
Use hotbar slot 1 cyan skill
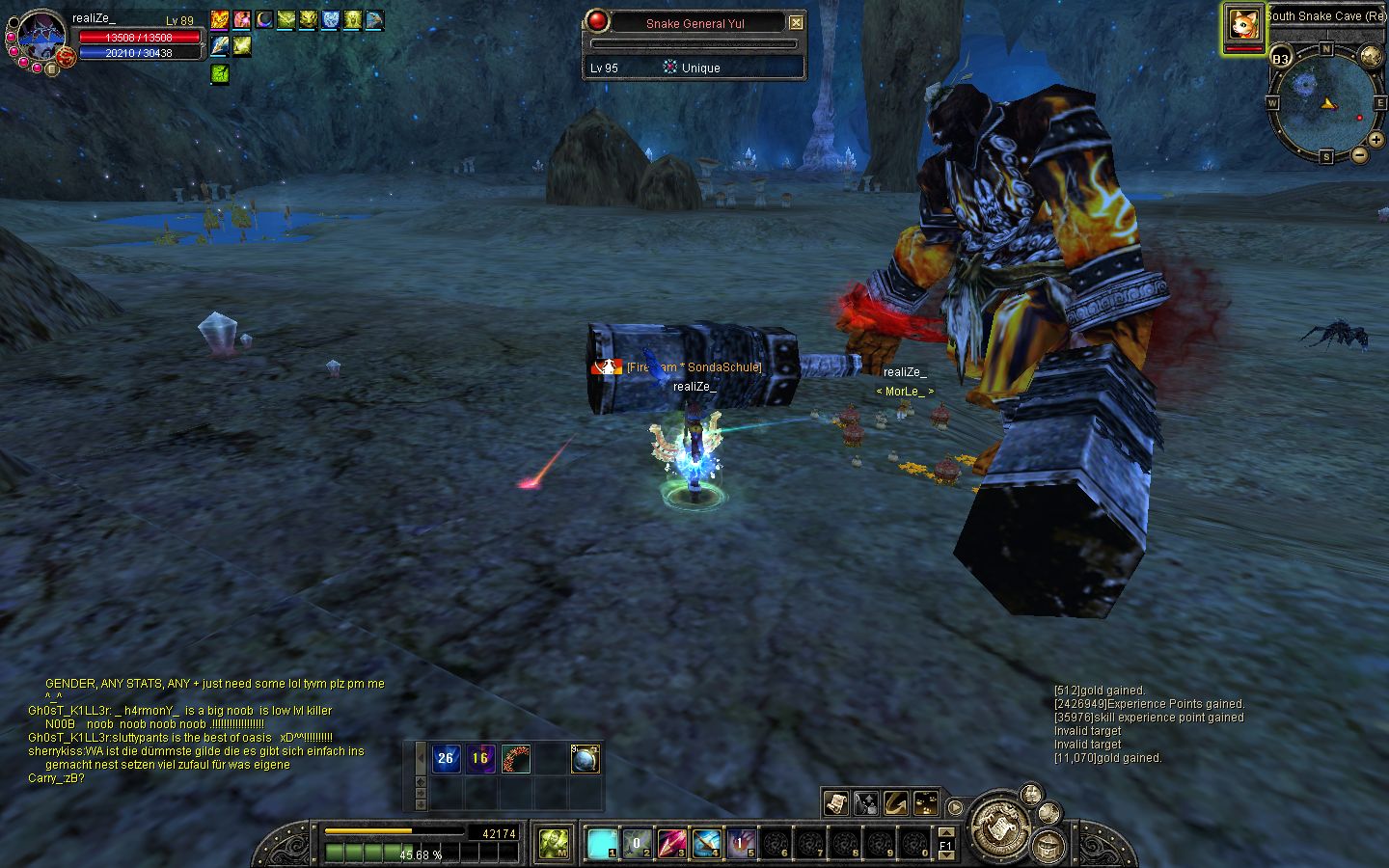[x=603, y=844]
